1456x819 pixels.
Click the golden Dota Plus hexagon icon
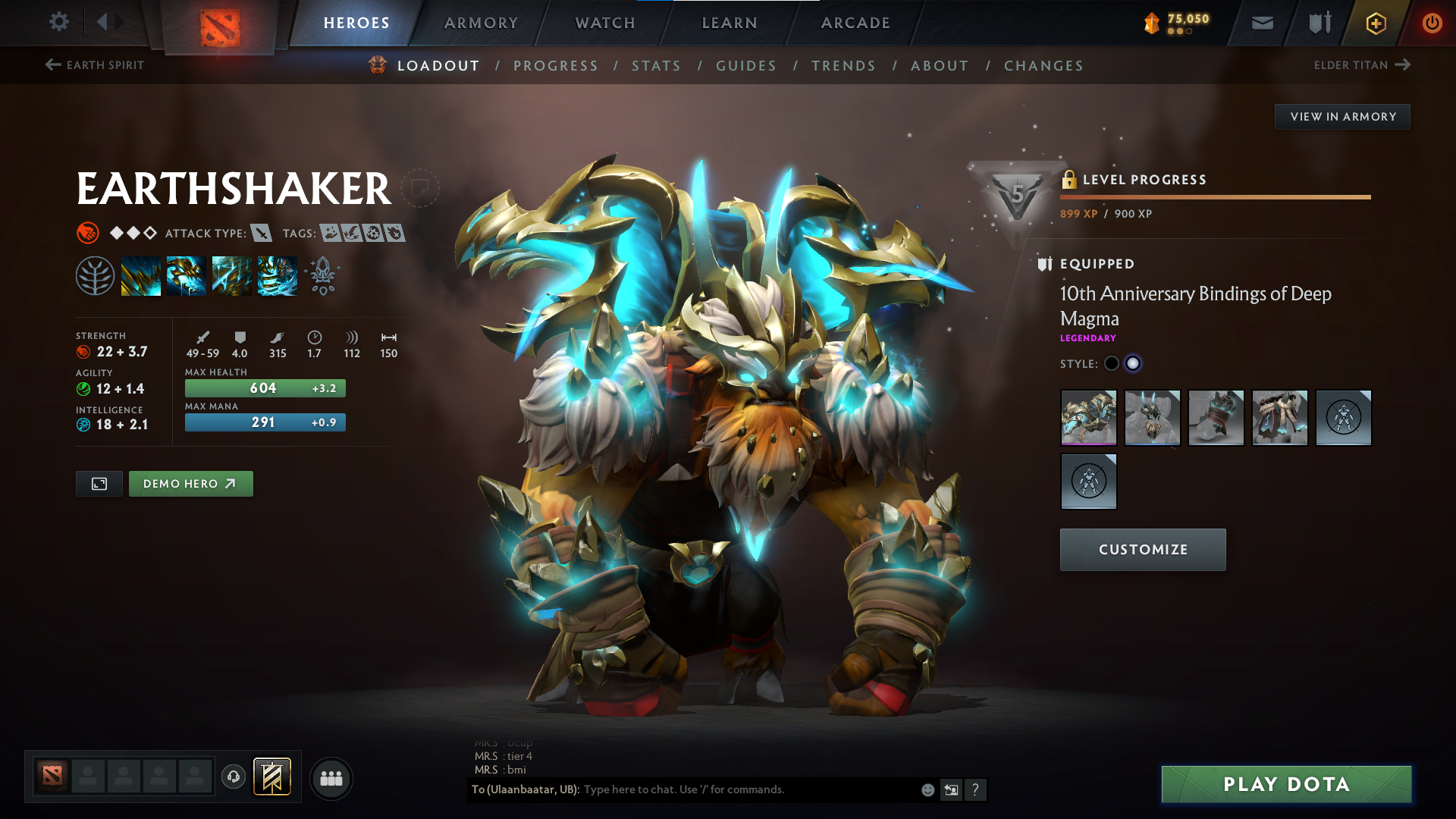point(1375,23)
